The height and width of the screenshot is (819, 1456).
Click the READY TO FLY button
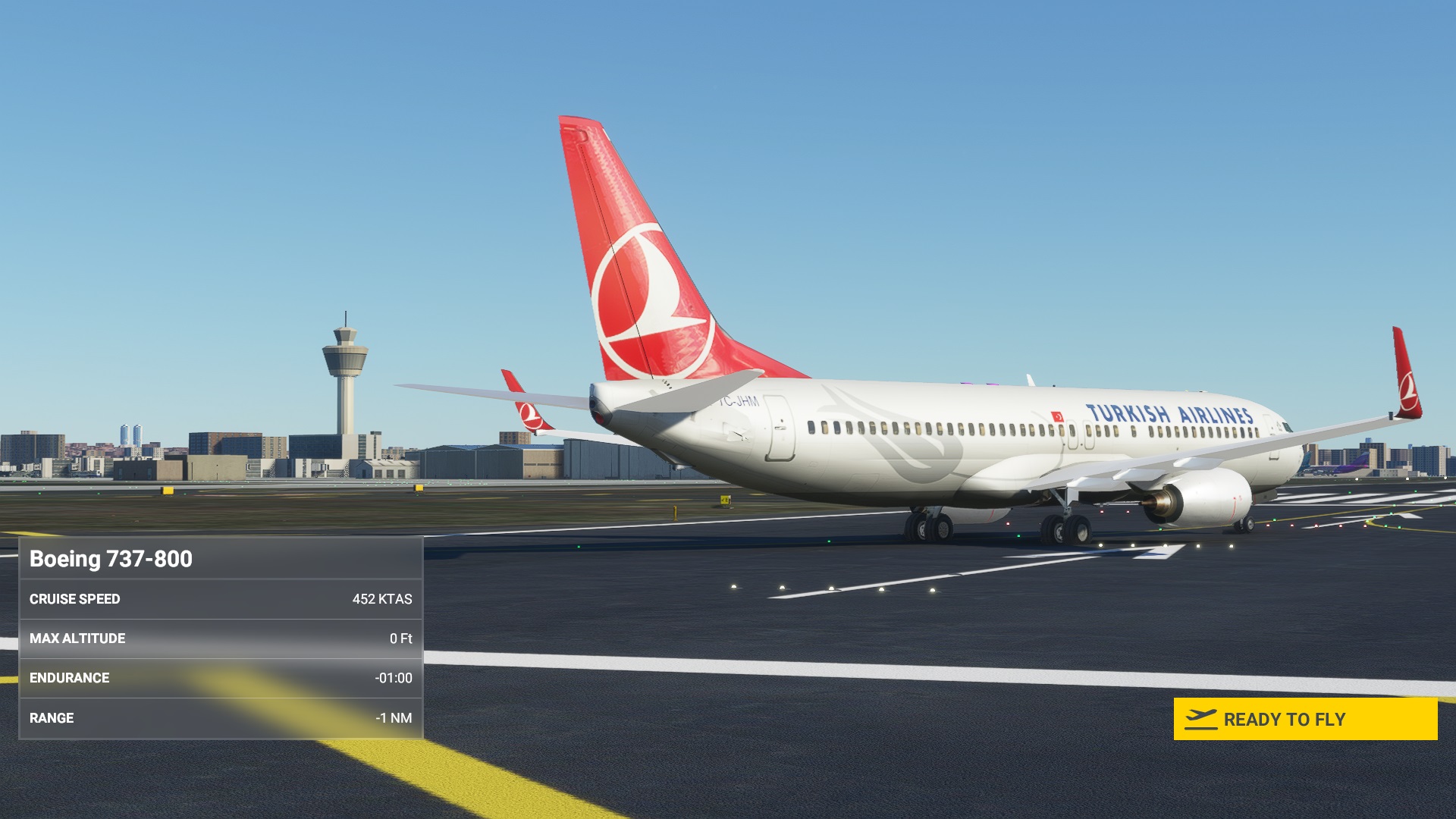(1304, 719)
